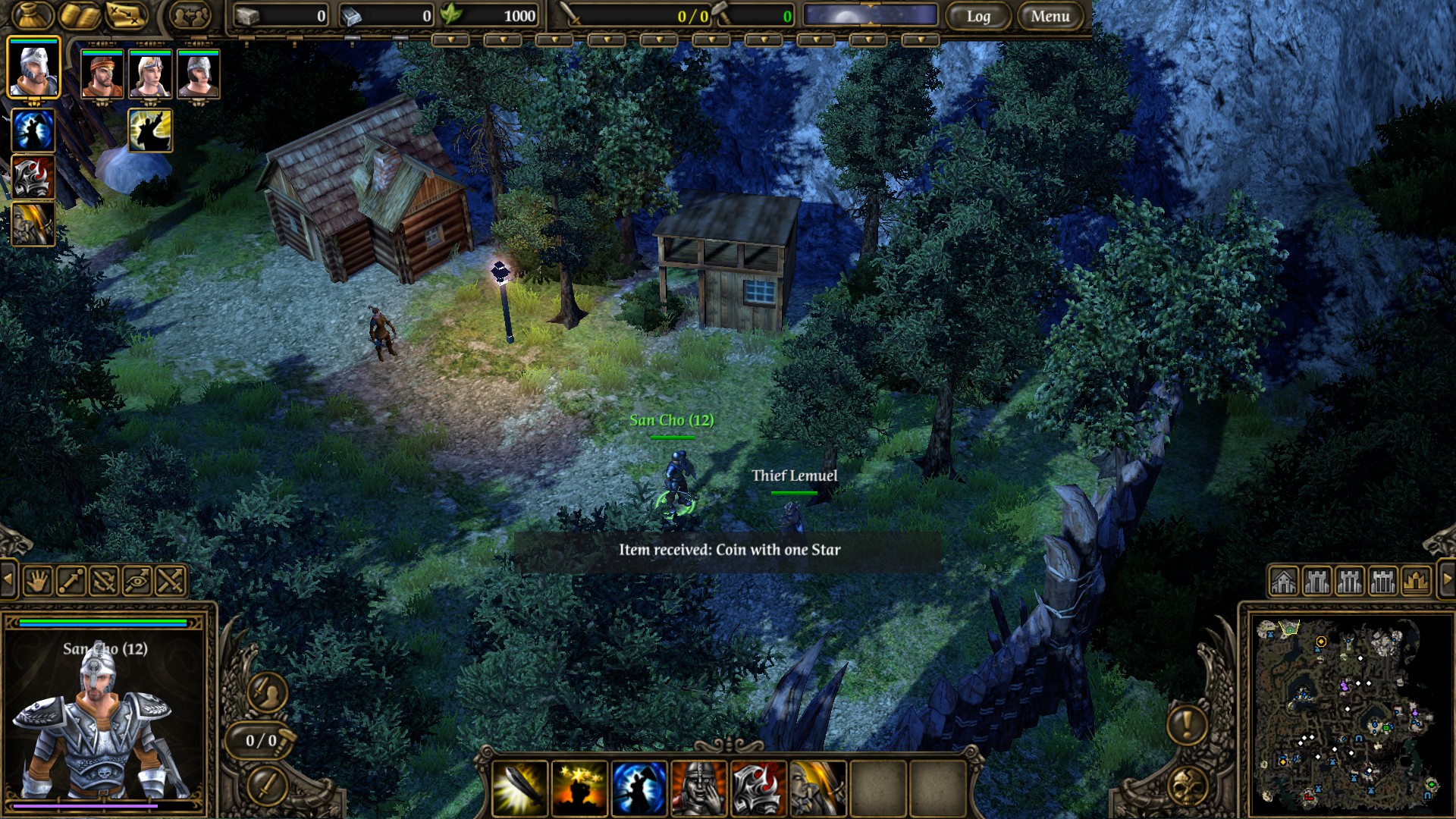Screen dimensions: 1456x819
Task: Click the party exchange icon with two figures
Action: [190, 15]
